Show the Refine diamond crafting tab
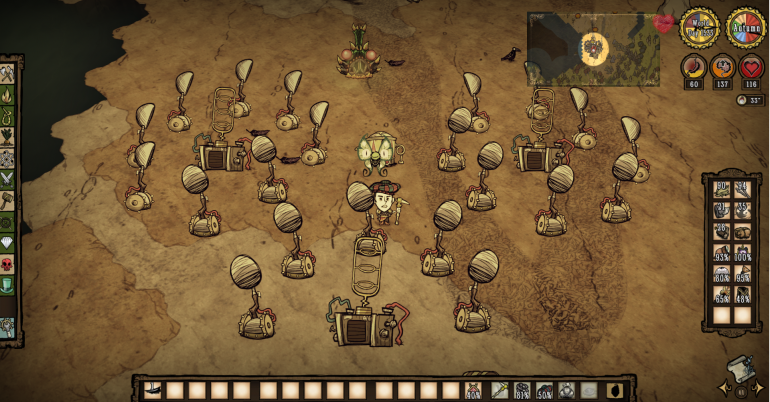This screenshot has width=770, height=402. click(x=8, y=241)
